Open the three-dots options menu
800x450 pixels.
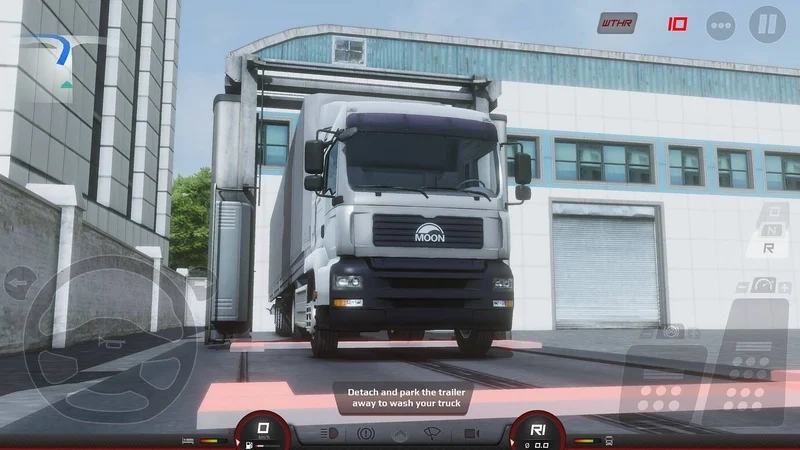tap(720, 25)
